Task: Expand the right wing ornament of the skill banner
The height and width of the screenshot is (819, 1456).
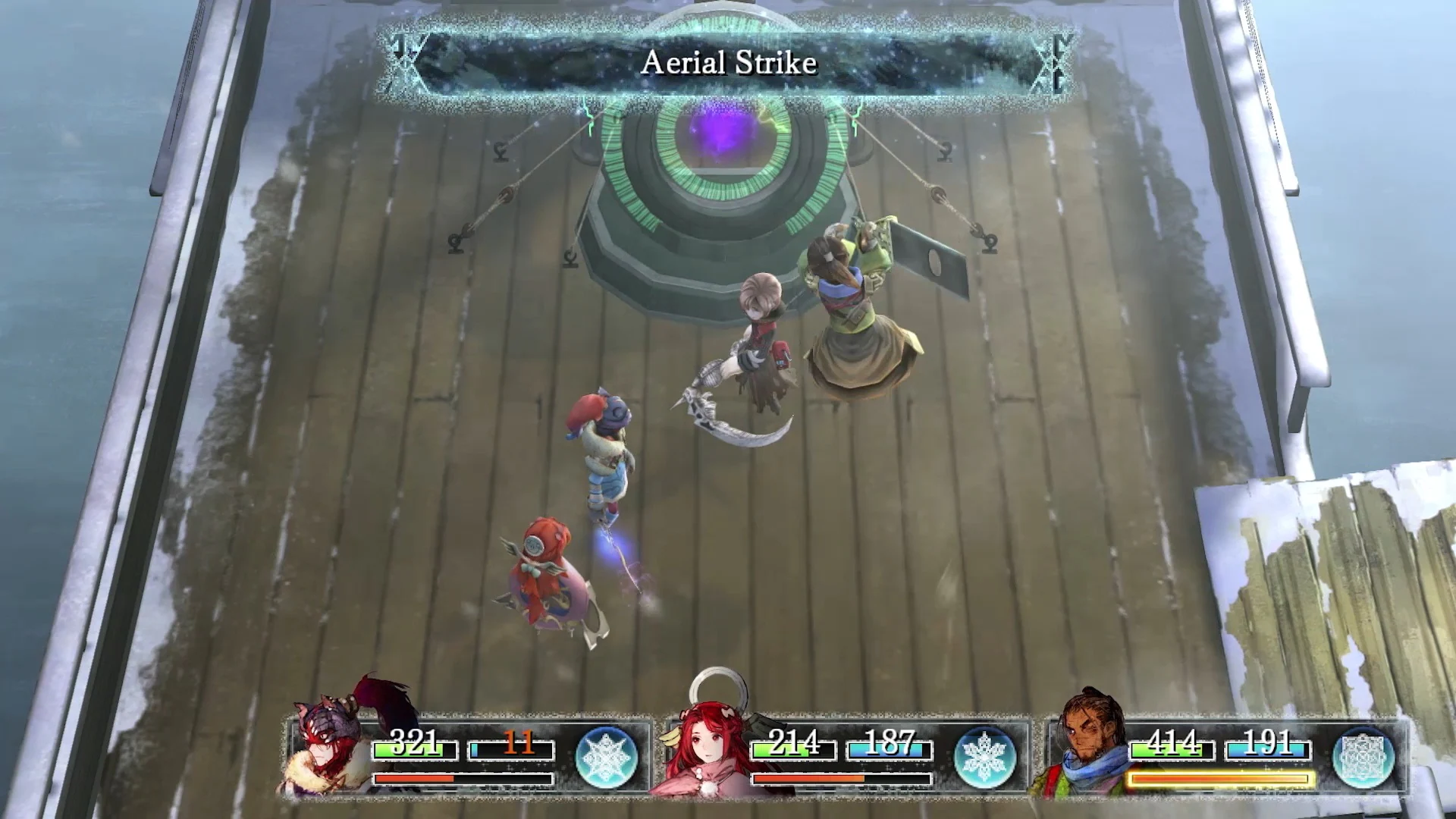Action: [1054, 61]
